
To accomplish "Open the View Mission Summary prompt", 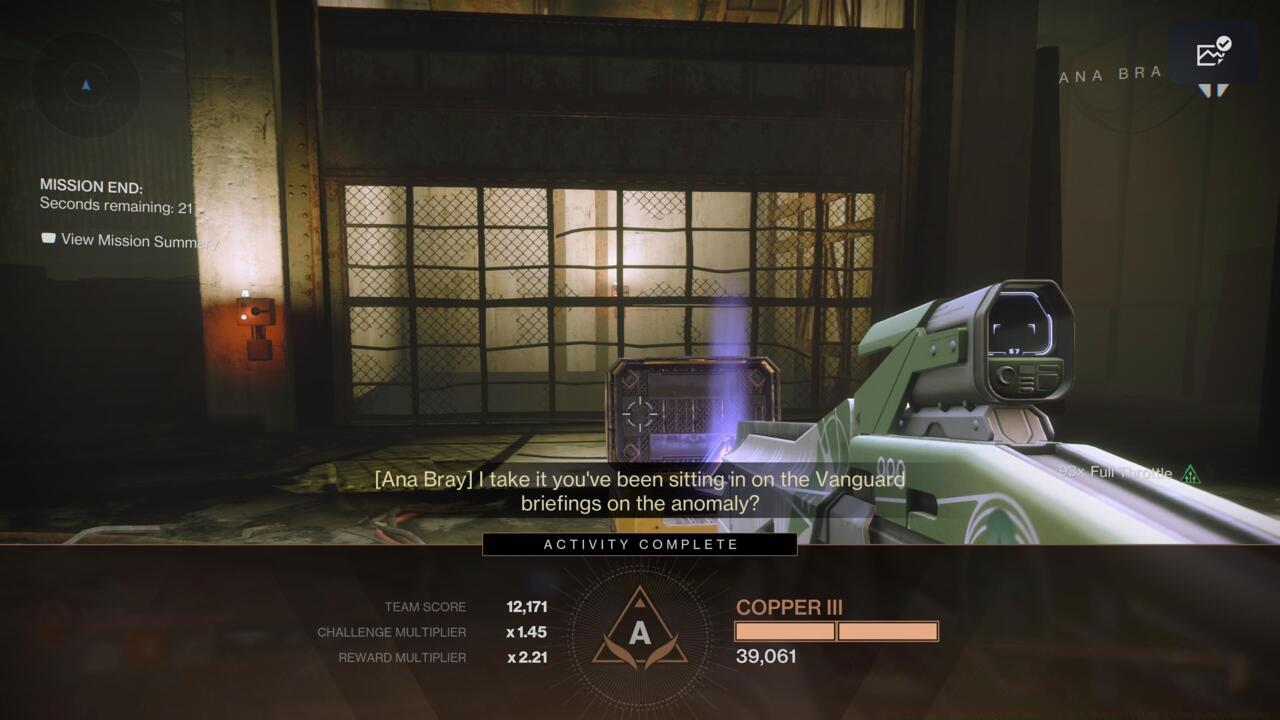I will click(x=130, y=240).
